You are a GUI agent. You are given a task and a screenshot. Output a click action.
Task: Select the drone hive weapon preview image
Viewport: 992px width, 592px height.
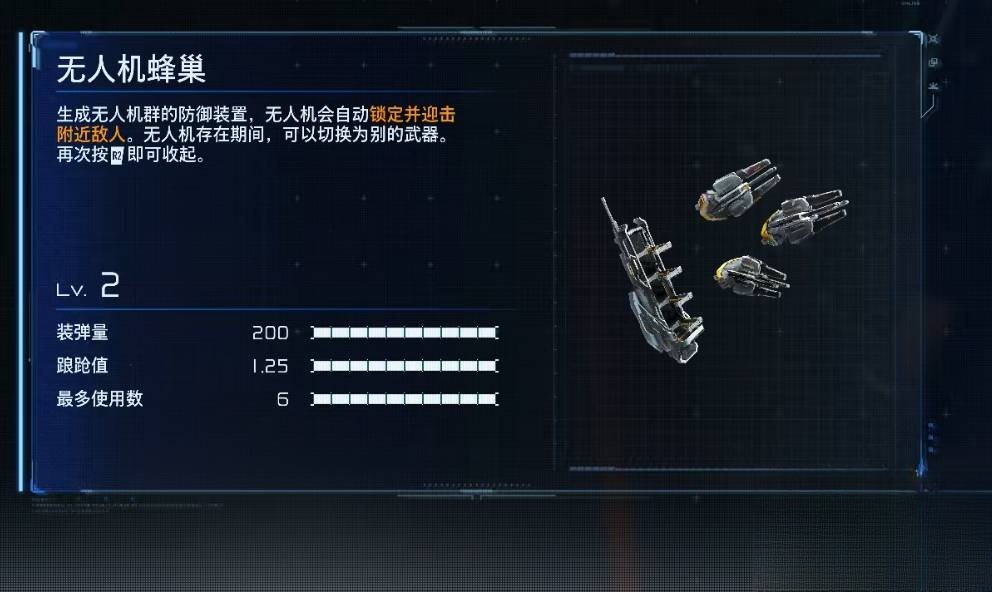[722, 260]
